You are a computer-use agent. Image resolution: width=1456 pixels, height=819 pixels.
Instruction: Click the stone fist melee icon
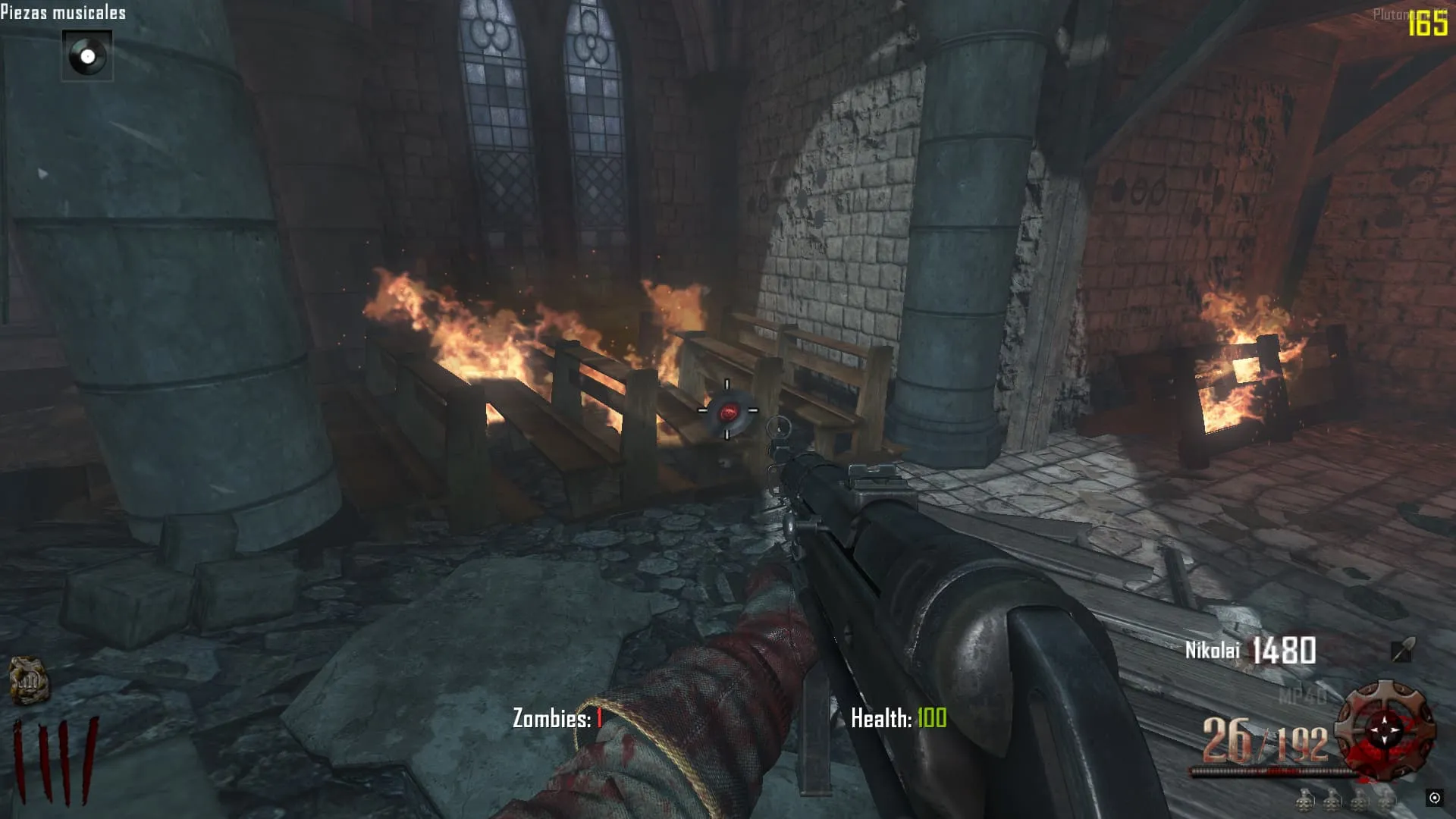pos(28,679)
